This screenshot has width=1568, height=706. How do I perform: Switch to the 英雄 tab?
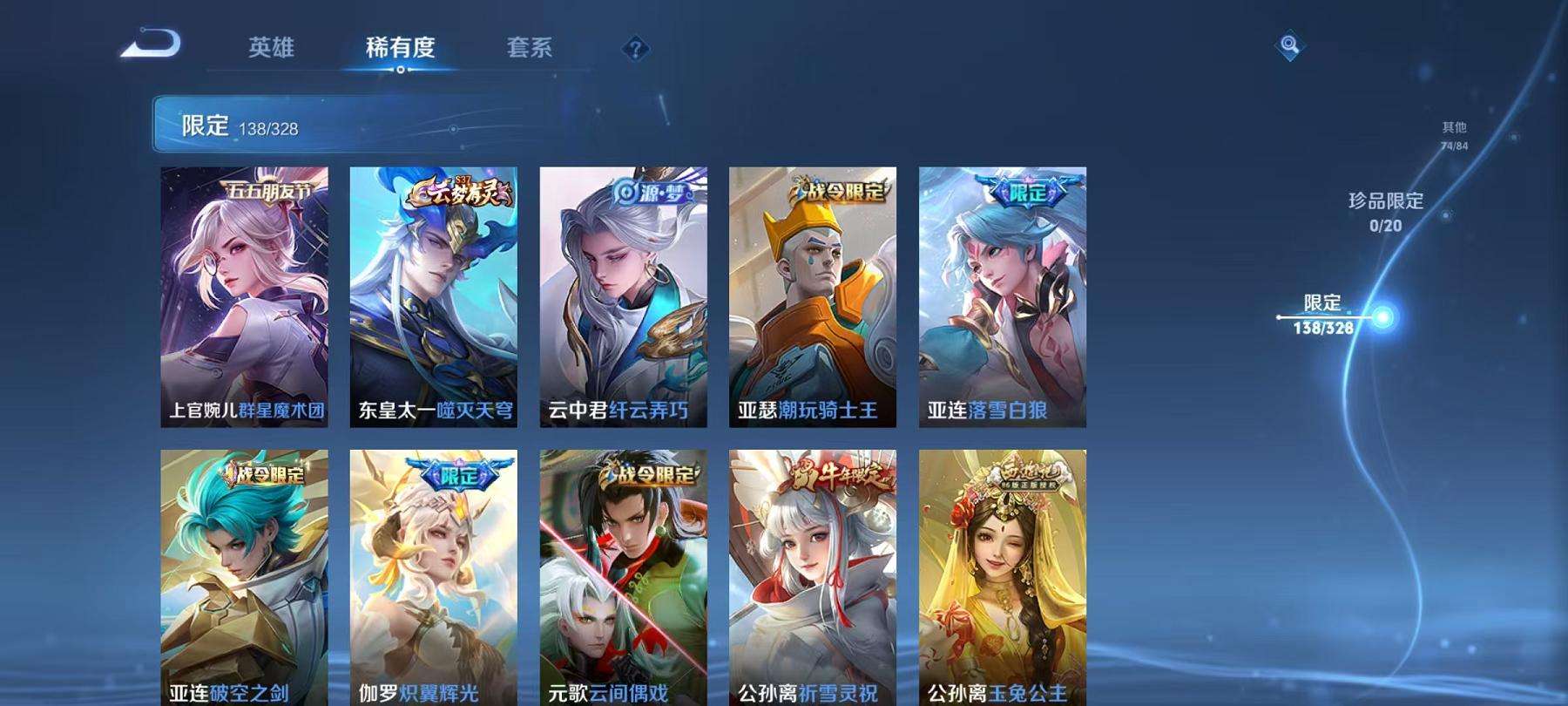tap(270, 50)
